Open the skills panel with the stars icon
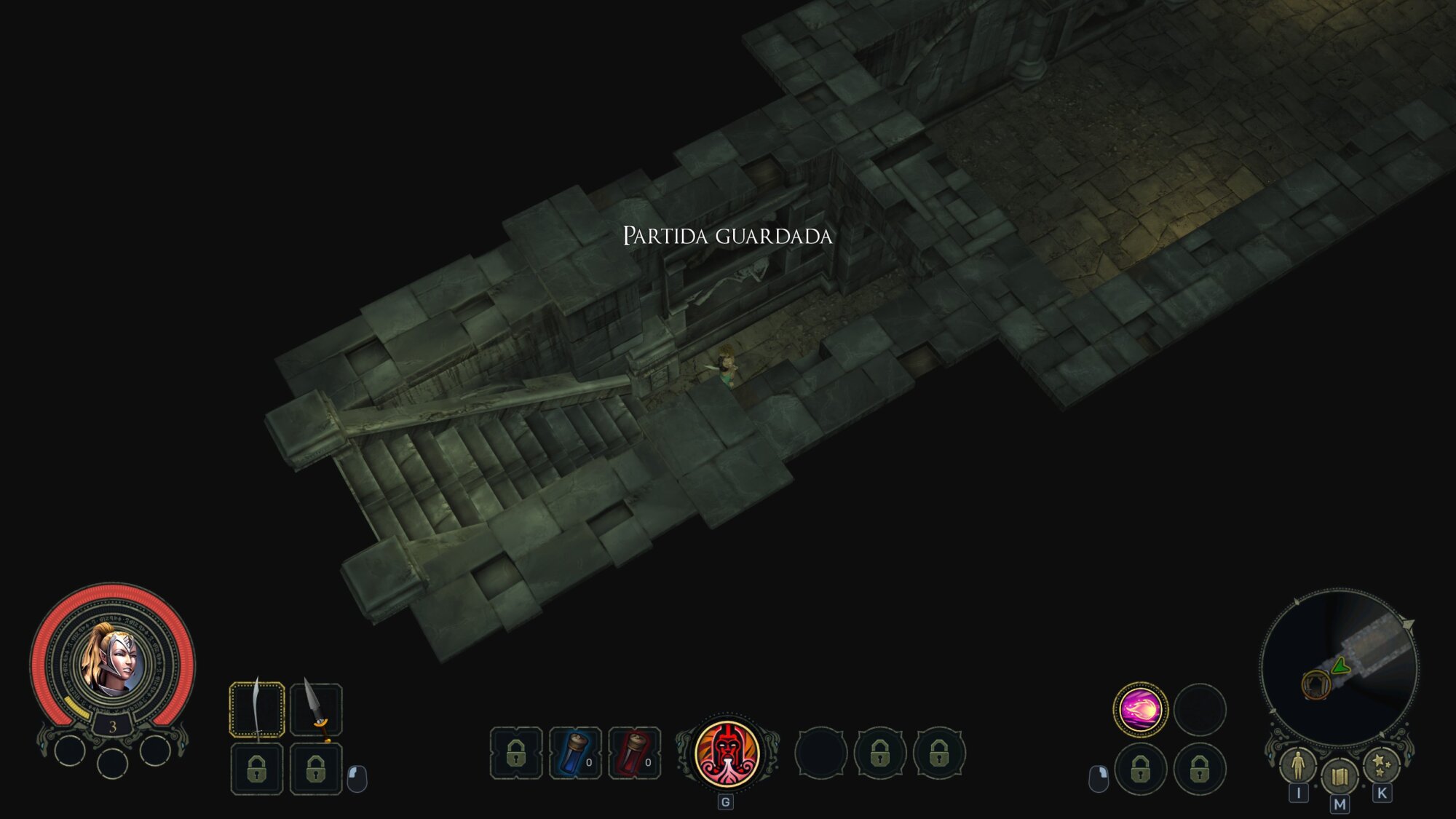This screenshot has height=819, width=1456. [x=1380, y=766]
